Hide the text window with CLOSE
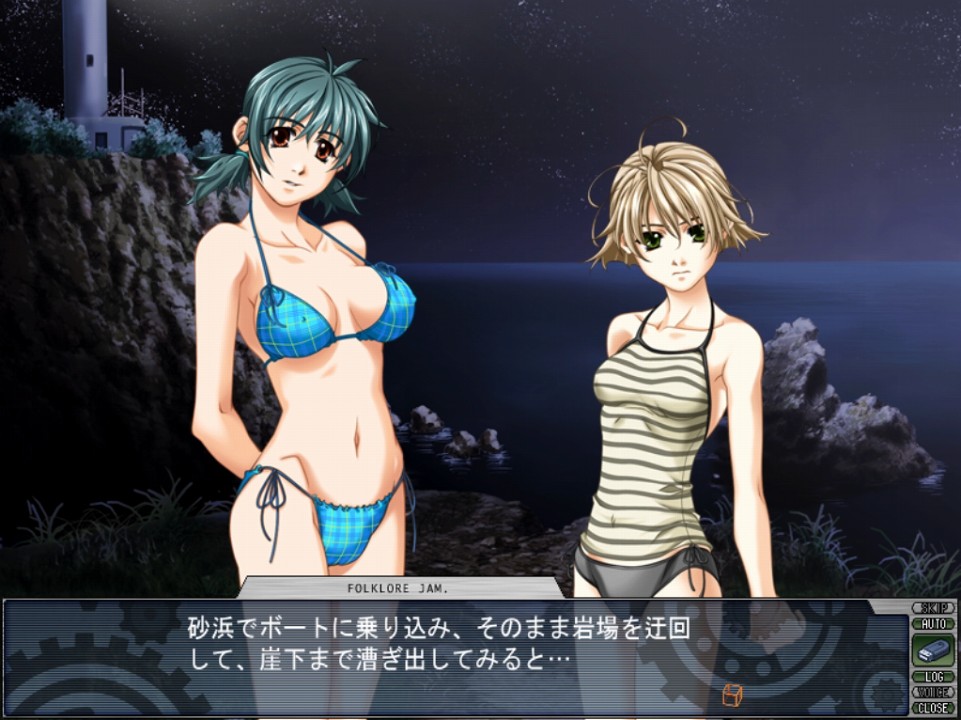The height and width of the screenshot is (720, 961). click(x=933, y=707)
